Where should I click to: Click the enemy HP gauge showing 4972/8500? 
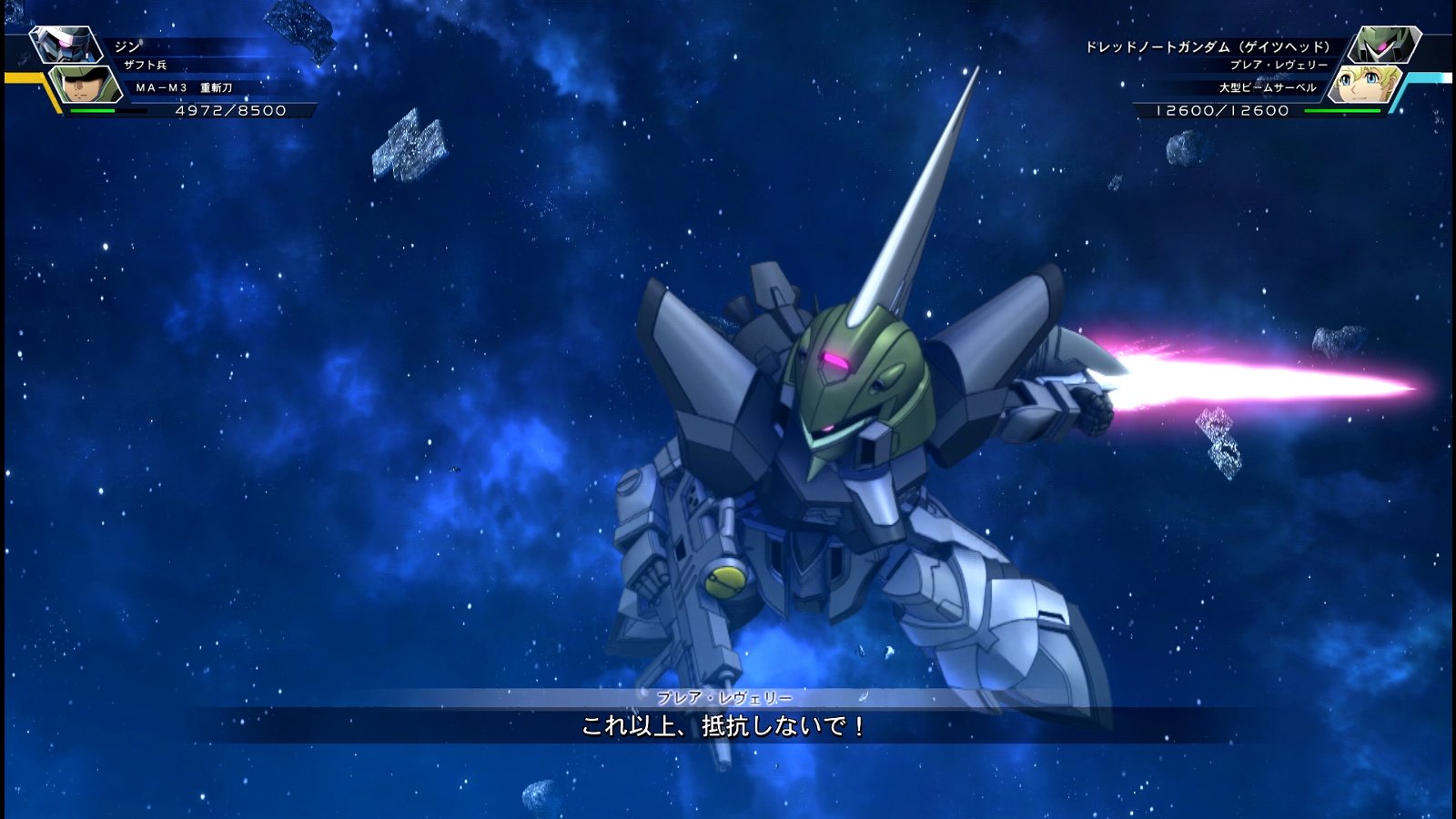(x=227, y=111)
